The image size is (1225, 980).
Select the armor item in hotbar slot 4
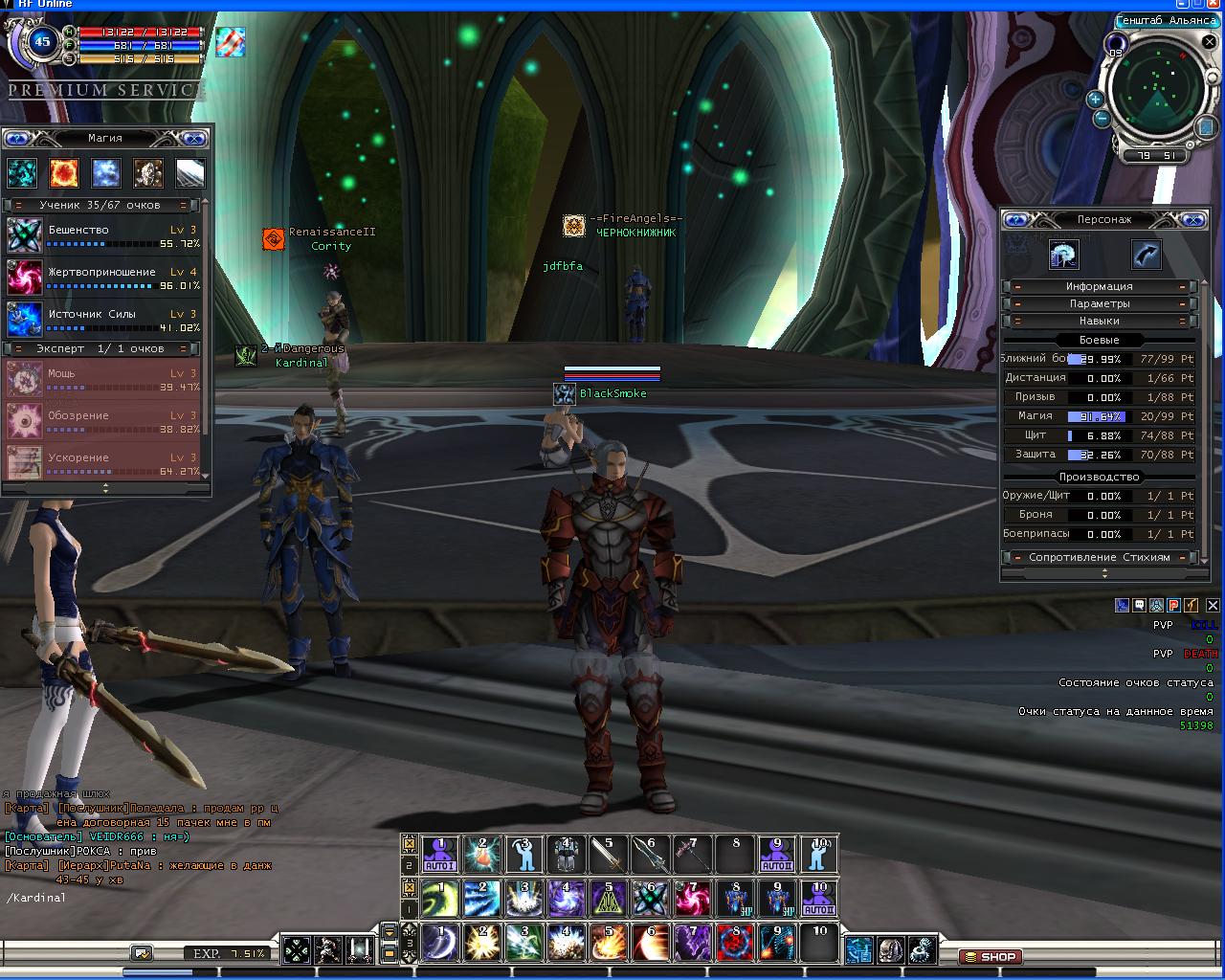click(x=566, y=855)
